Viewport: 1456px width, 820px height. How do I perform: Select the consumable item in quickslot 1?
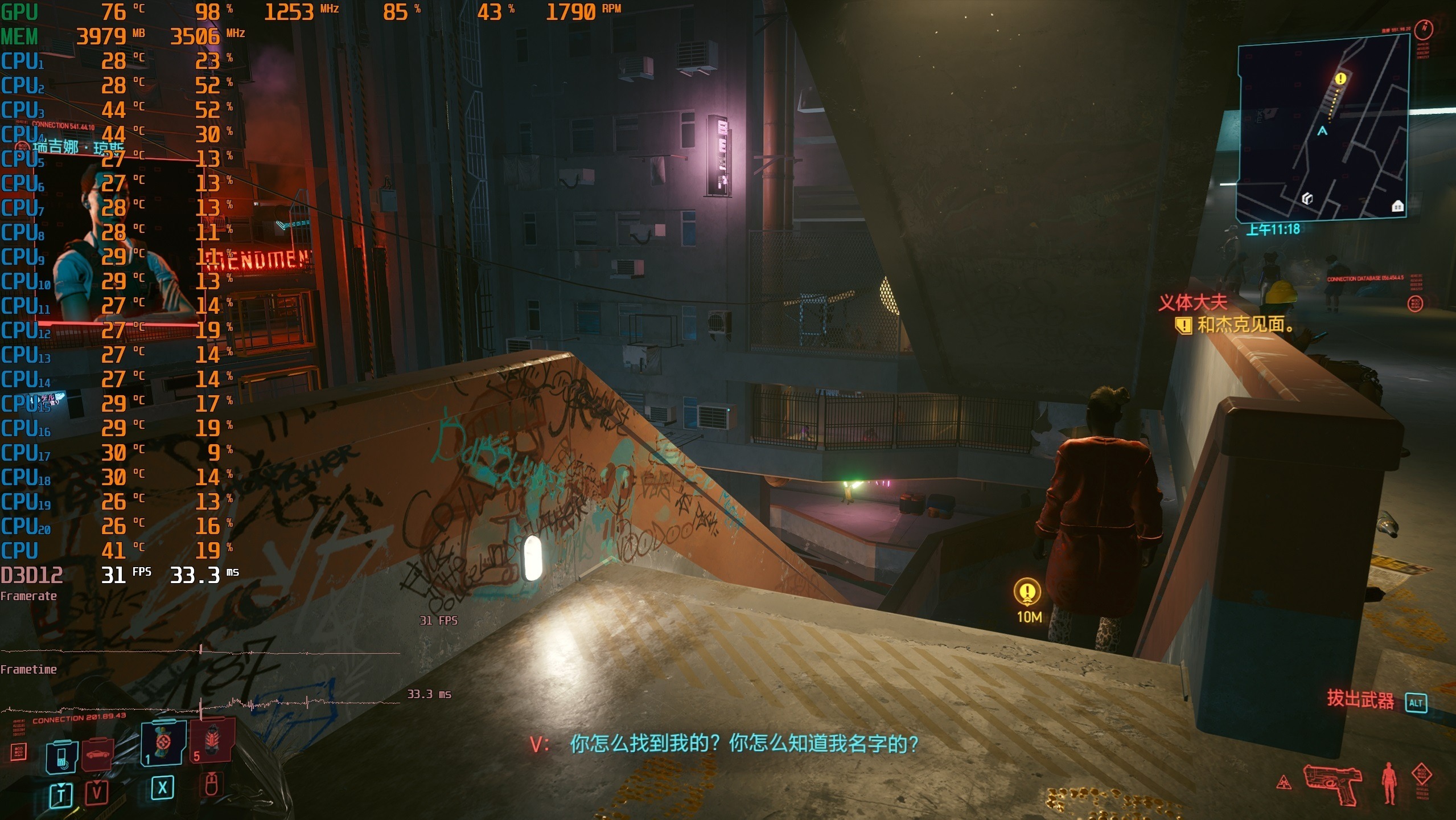(x=163, y=745)
